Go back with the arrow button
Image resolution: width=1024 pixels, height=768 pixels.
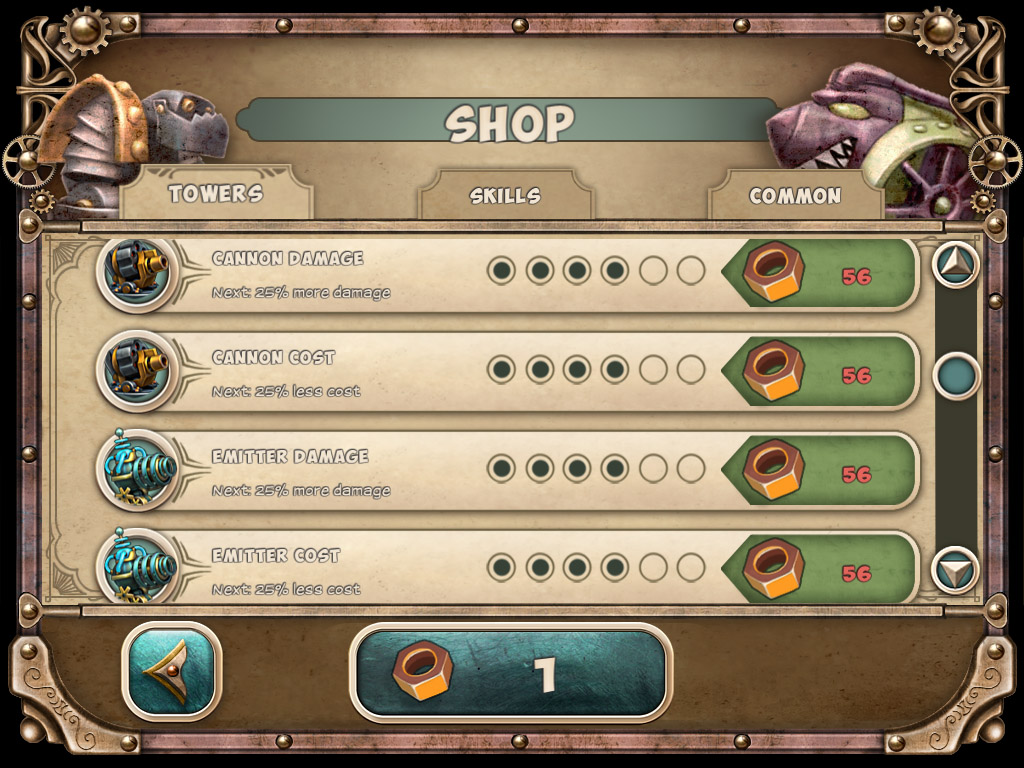tap(171, 671)
